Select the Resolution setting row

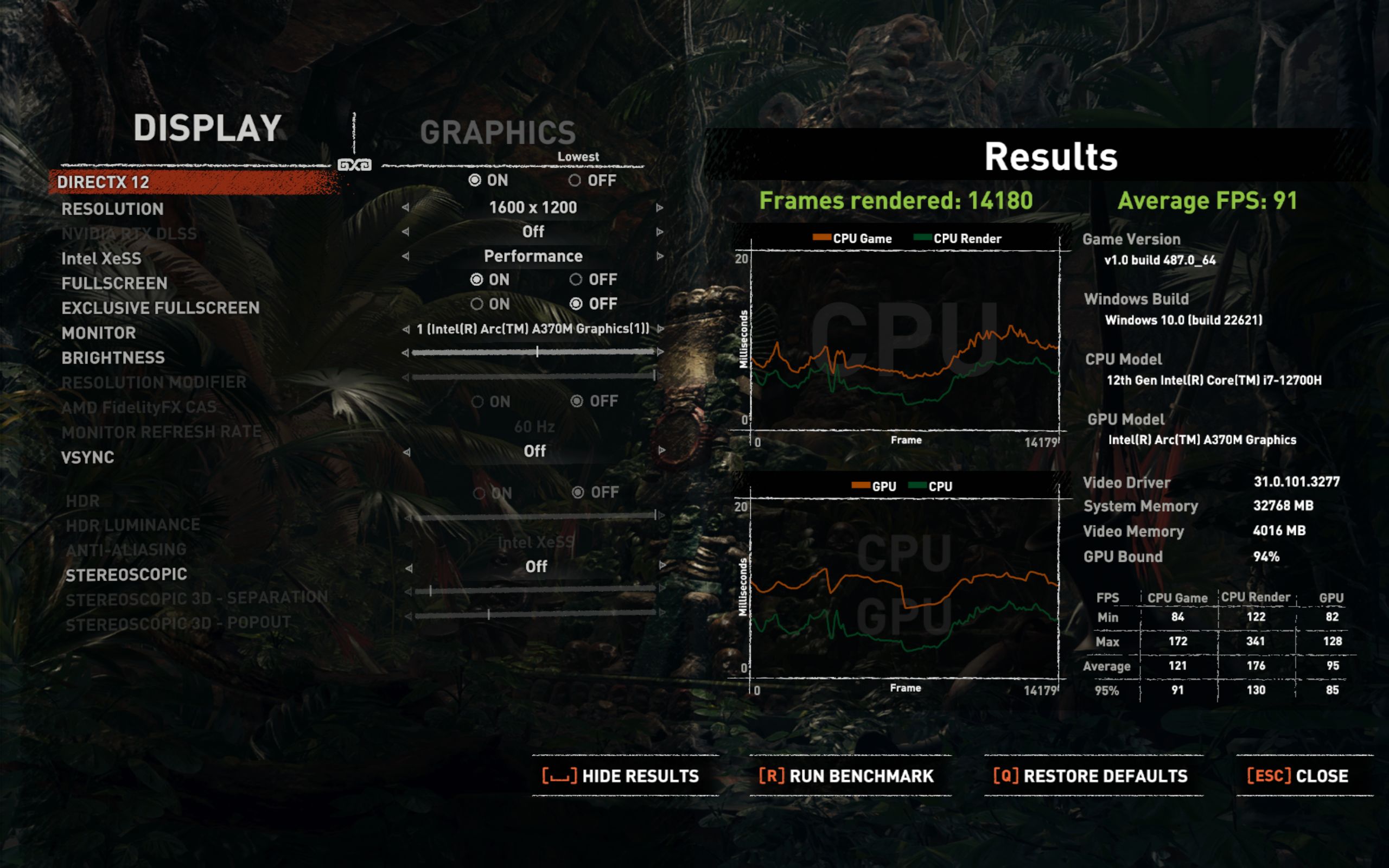(x=112, y=209)
